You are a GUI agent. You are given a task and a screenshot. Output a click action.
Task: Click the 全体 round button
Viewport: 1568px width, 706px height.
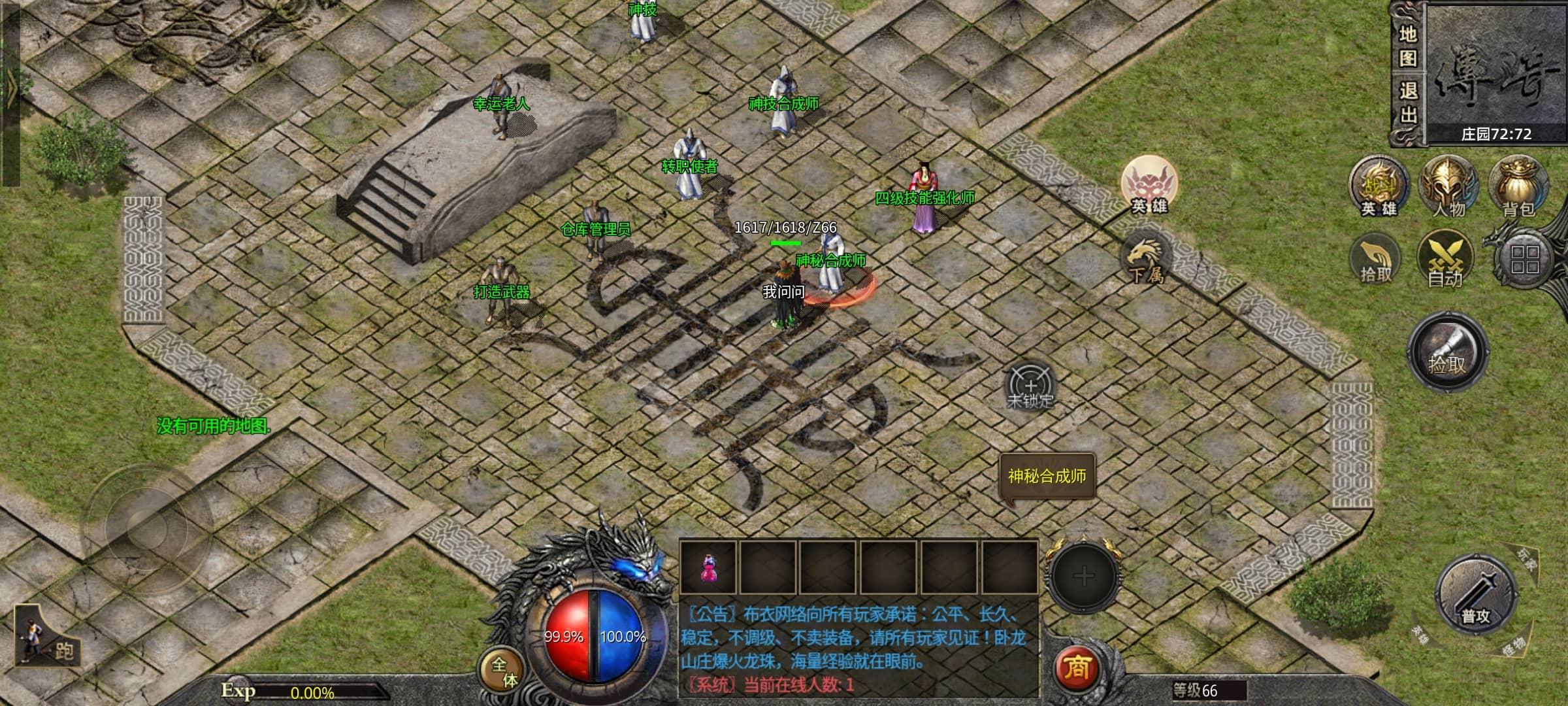(502, 671)
